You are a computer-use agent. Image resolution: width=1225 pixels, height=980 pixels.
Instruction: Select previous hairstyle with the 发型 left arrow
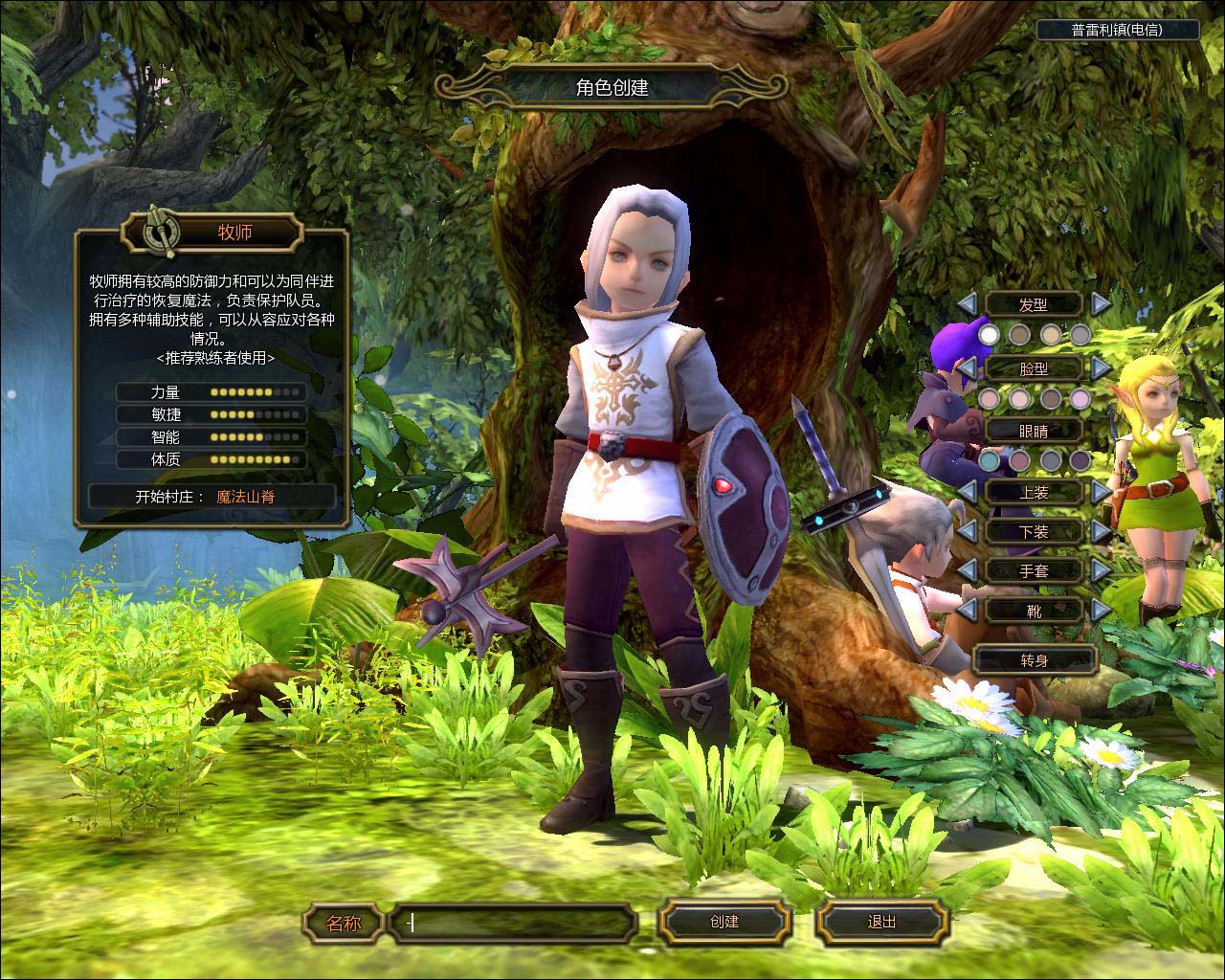coord(968,303)
